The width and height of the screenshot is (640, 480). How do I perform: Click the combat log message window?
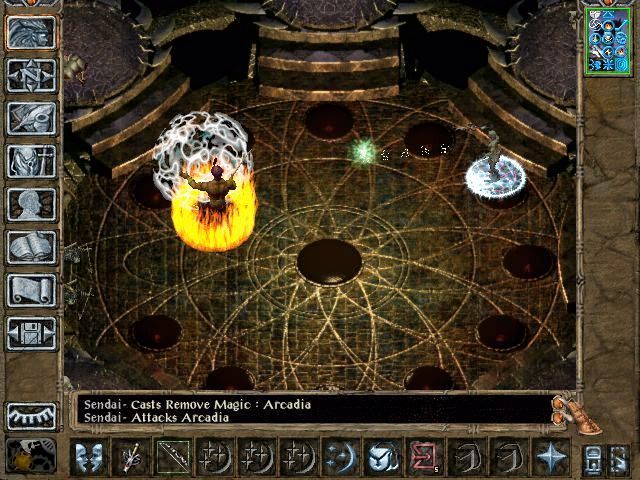coord(310,410)
